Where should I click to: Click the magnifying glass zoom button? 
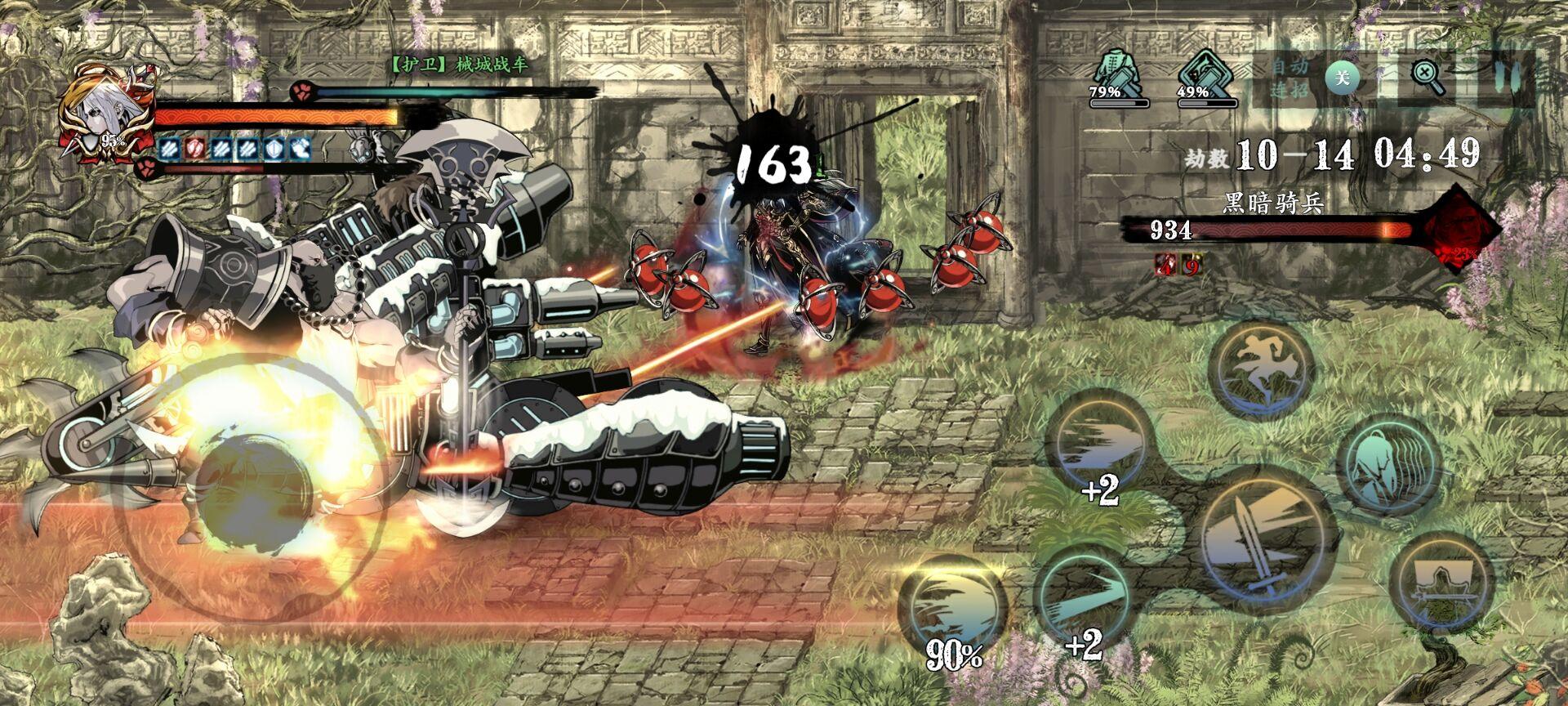click(1428, 78)
